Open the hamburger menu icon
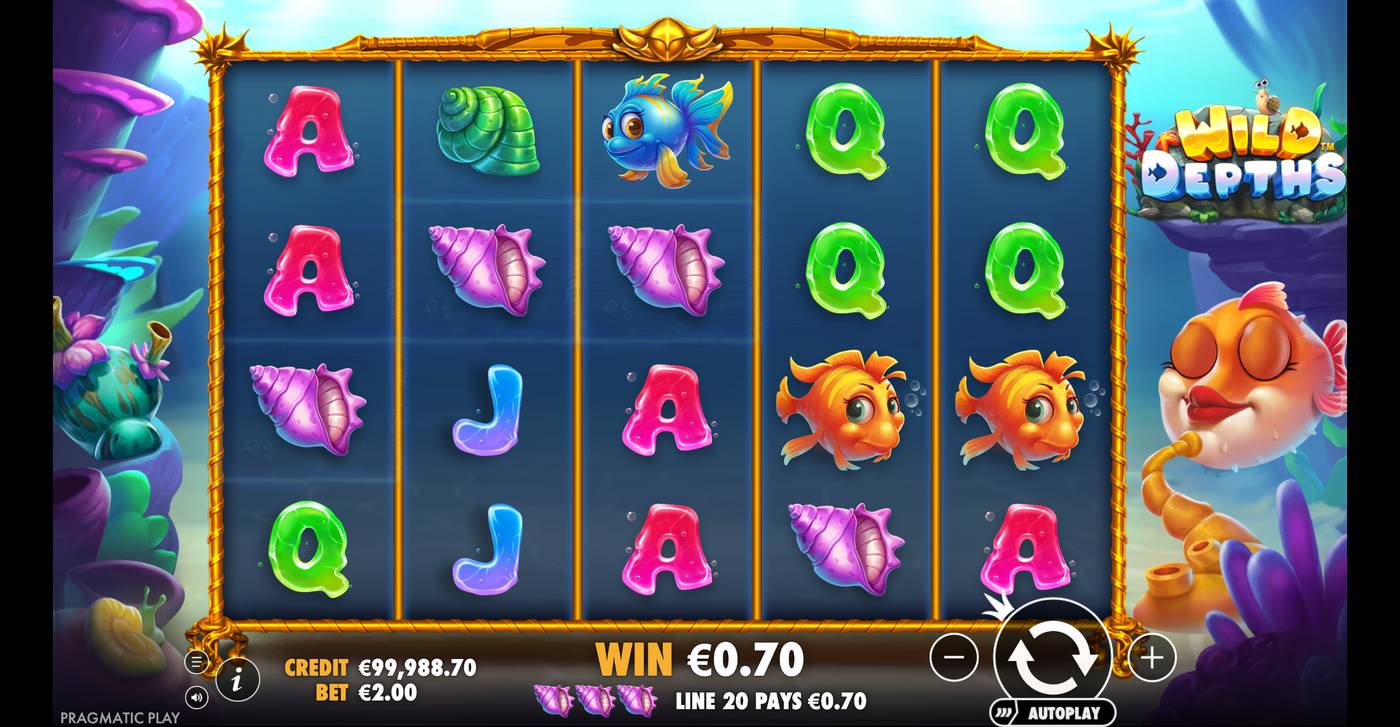 tap(196, 660)
